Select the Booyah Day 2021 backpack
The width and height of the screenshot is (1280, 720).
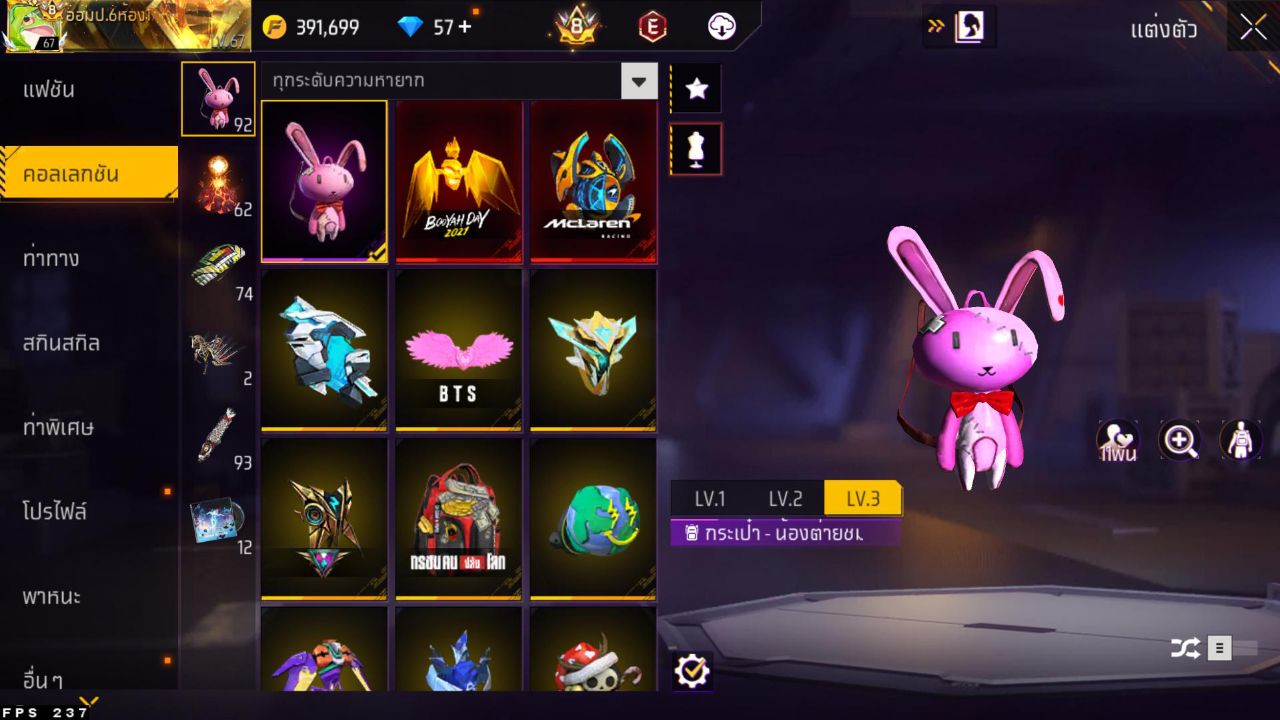(x=459, y=181)
